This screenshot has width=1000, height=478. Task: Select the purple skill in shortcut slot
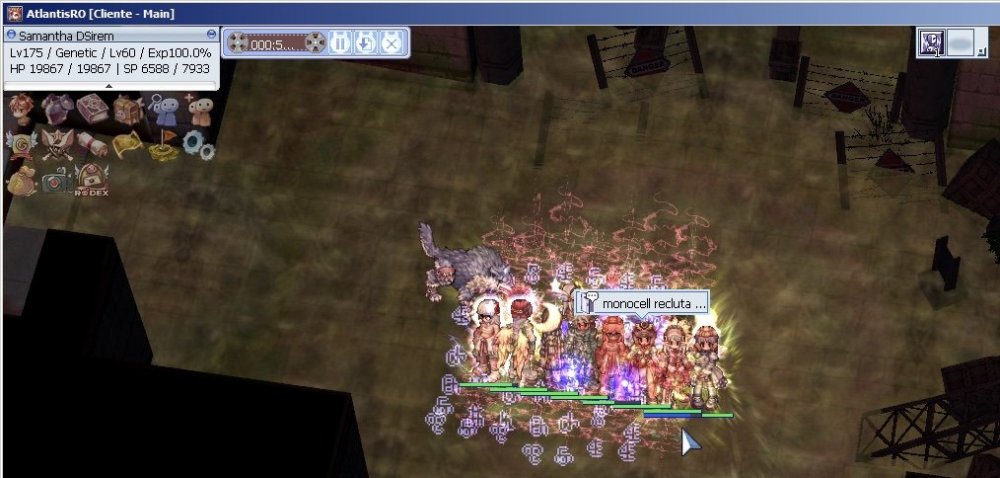pyautogui.click(x=932, y=43)
